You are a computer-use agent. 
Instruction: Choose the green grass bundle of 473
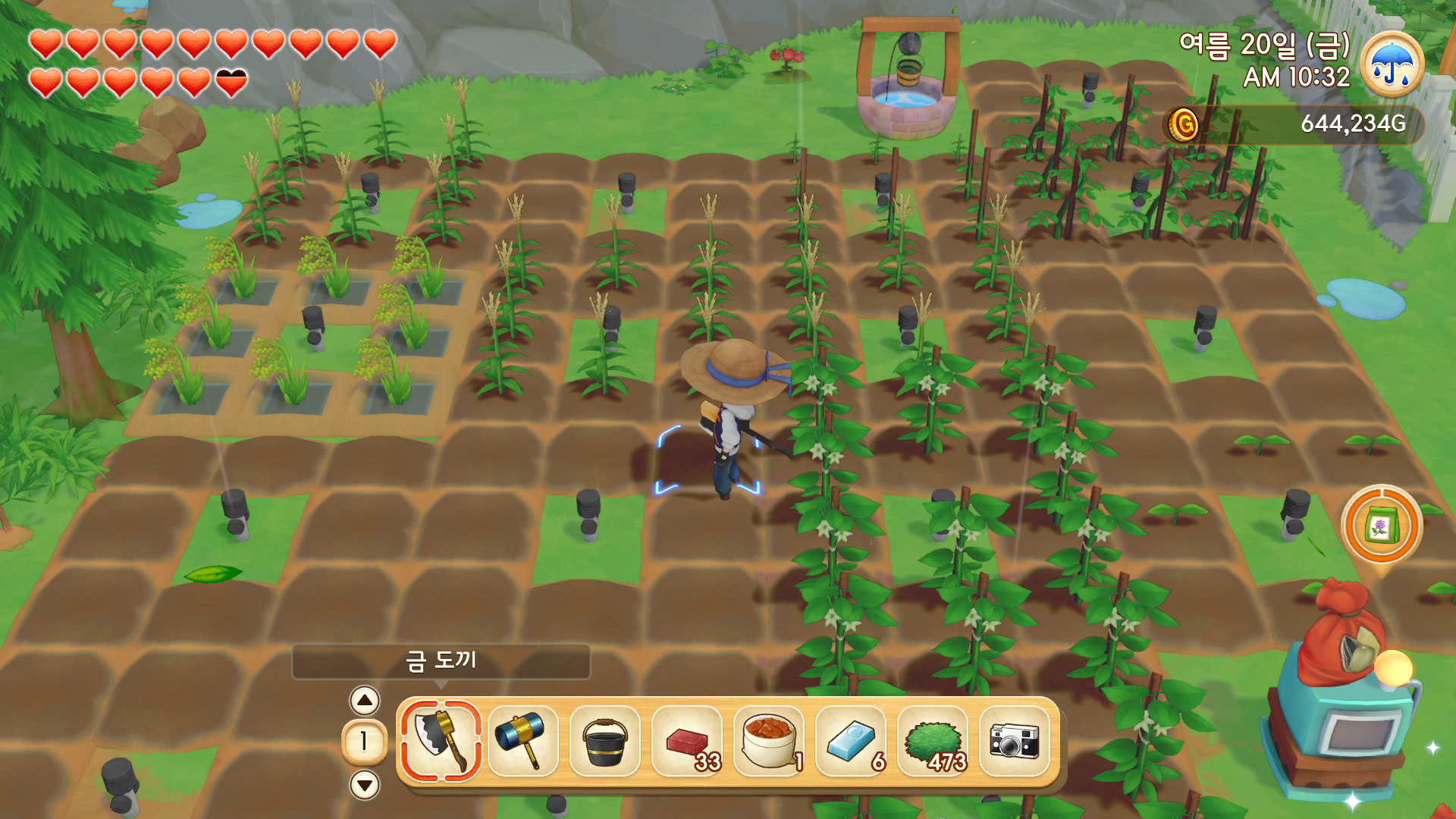click(x=932, y=741)
